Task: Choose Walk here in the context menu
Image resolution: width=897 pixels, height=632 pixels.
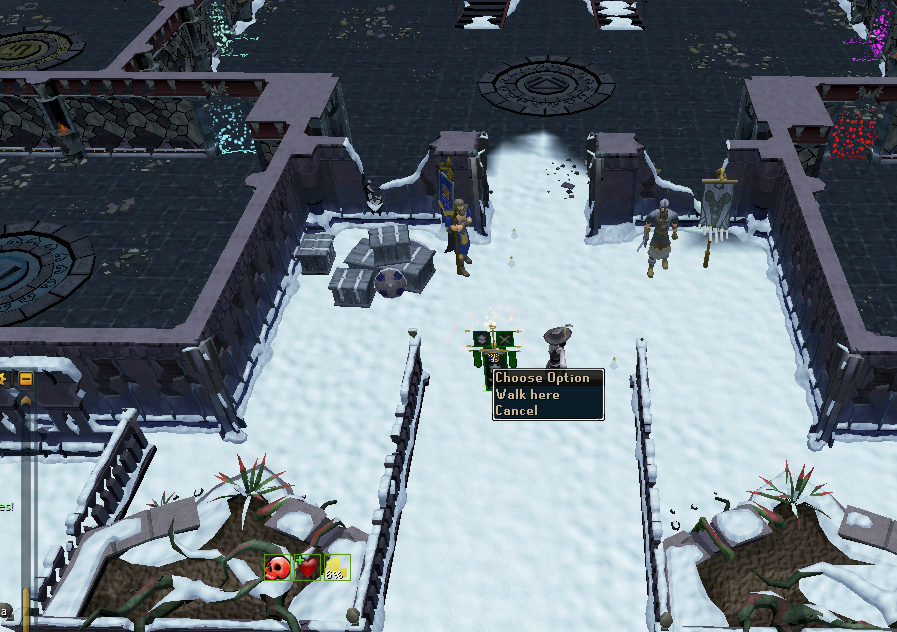Action: coord(528,395)
